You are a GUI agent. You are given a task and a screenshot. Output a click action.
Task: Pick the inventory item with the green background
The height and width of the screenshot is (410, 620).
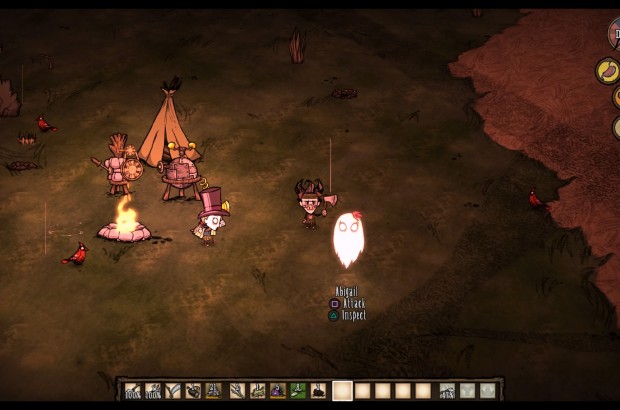pyautogui.click(x=297, y=391)
